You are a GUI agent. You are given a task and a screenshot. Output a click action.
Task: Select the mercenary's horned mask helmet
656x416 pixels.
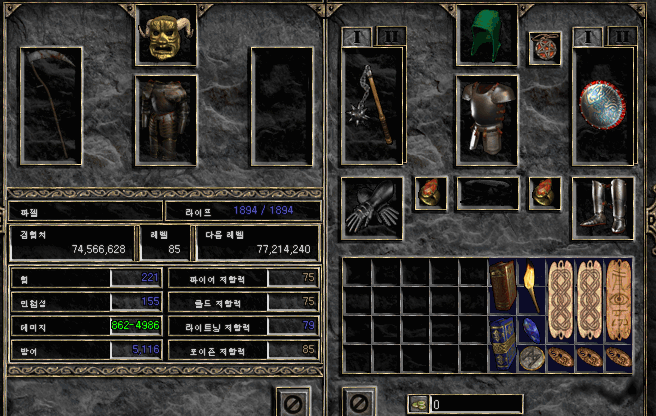[x=164, y=38]
